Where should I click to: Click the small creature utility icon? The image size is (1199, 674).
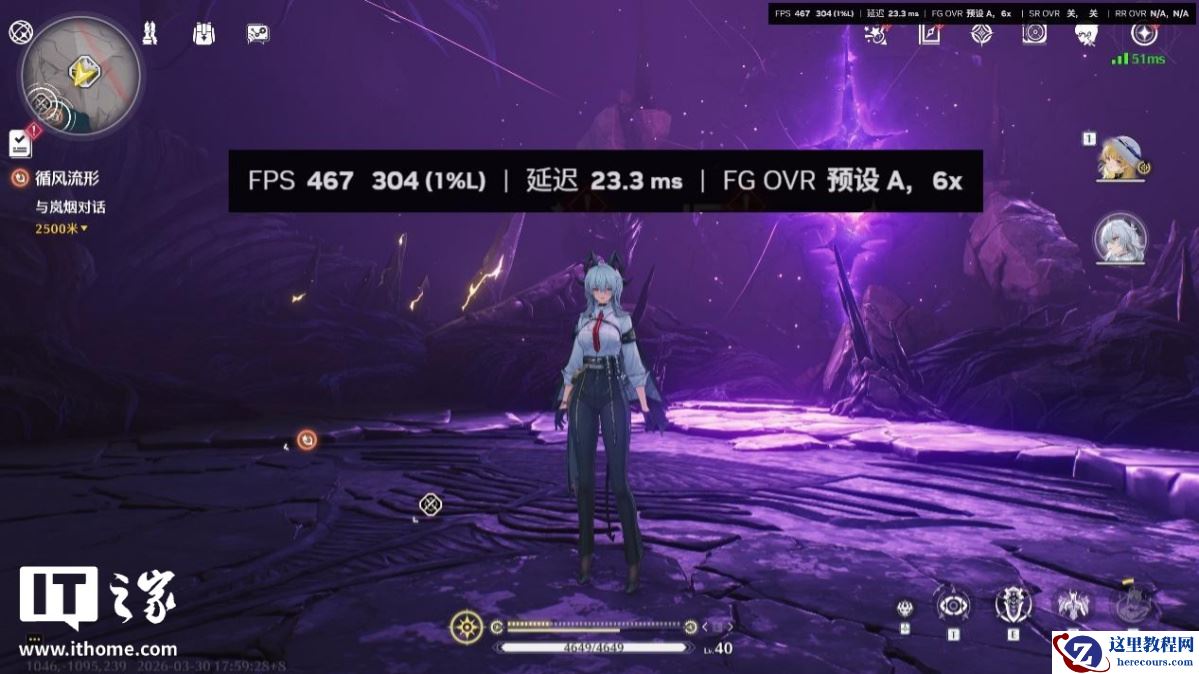(x=905, y=608)
